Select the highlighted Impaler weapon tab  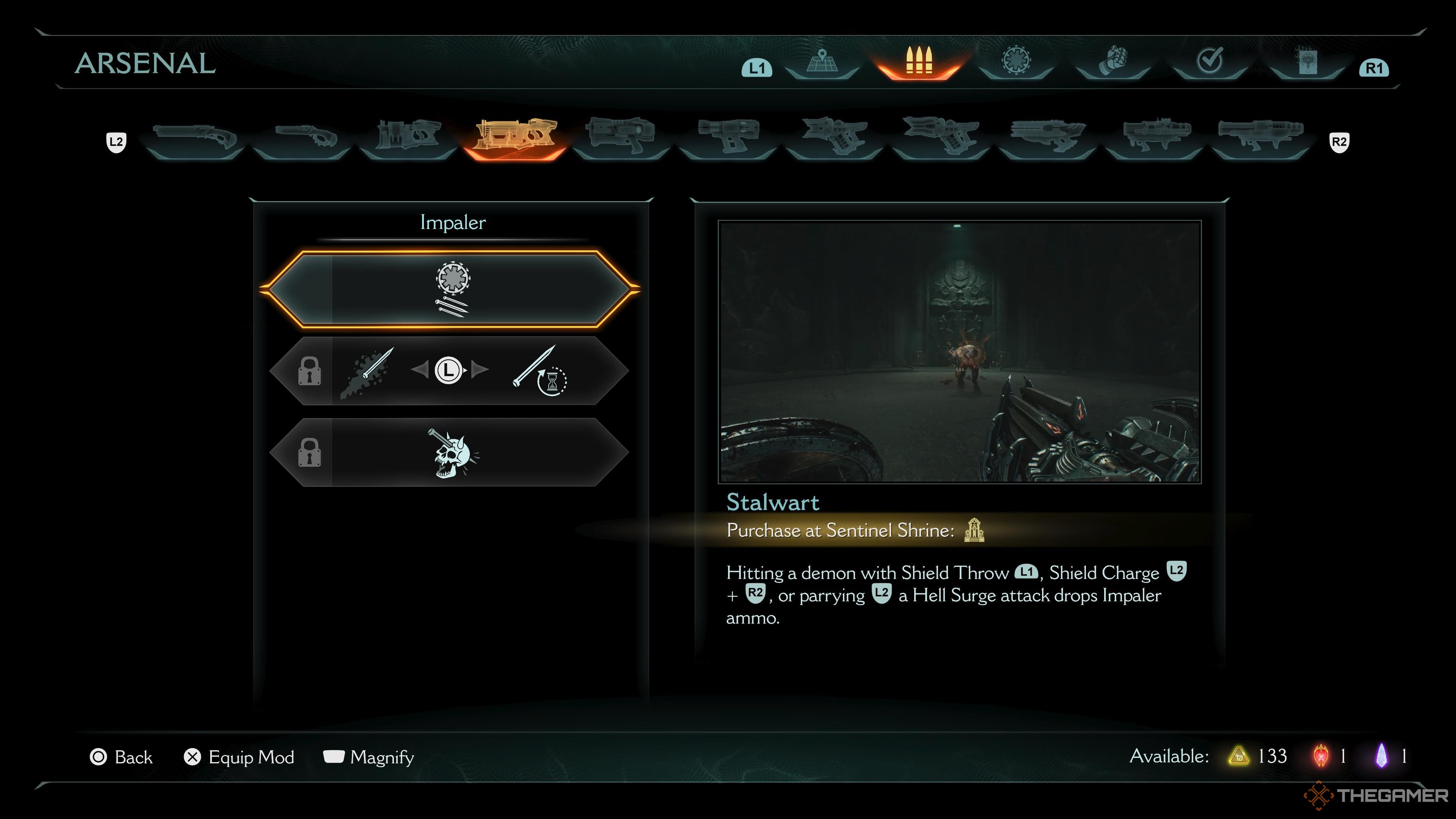coord(515,137)
